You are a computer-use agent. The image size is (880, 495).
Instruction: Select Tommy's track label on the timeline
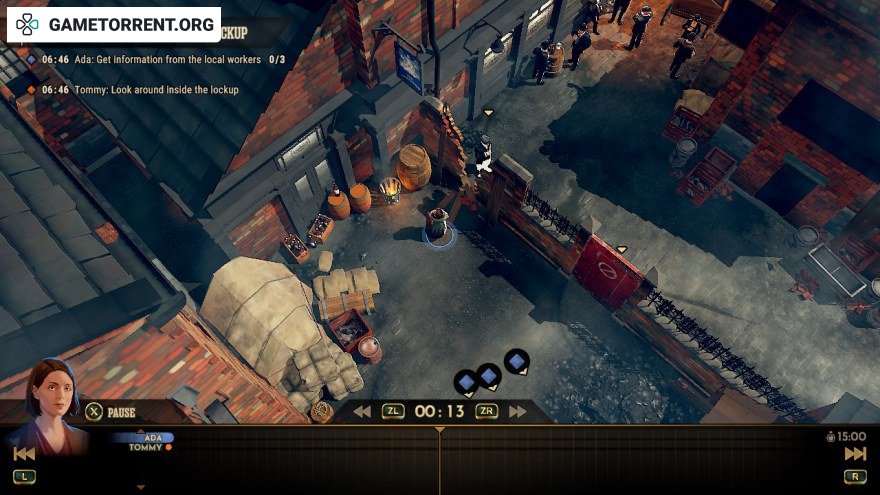tap(146, 447)
